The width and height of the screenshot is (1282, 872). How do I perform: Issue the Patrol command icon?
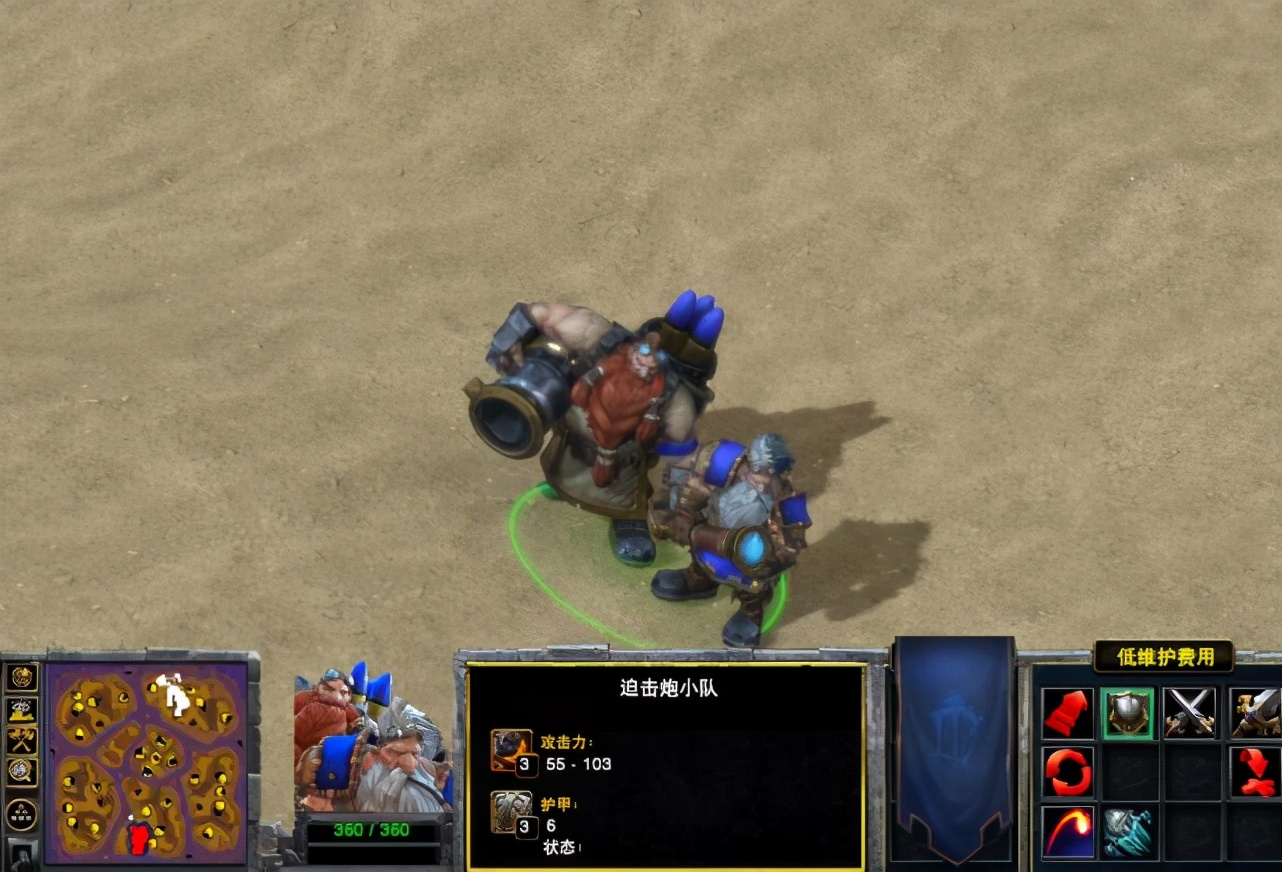coord(1070,771)
